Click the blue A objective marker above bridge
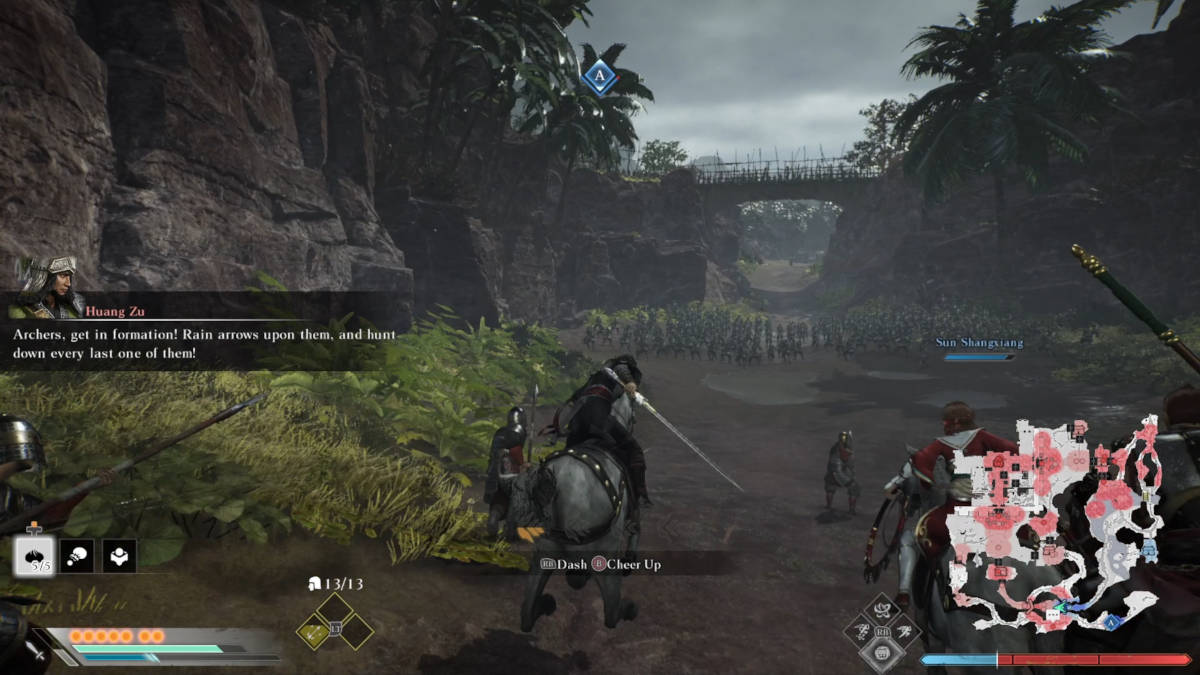This screenshot has height=675, width=1200. (600, 76)
